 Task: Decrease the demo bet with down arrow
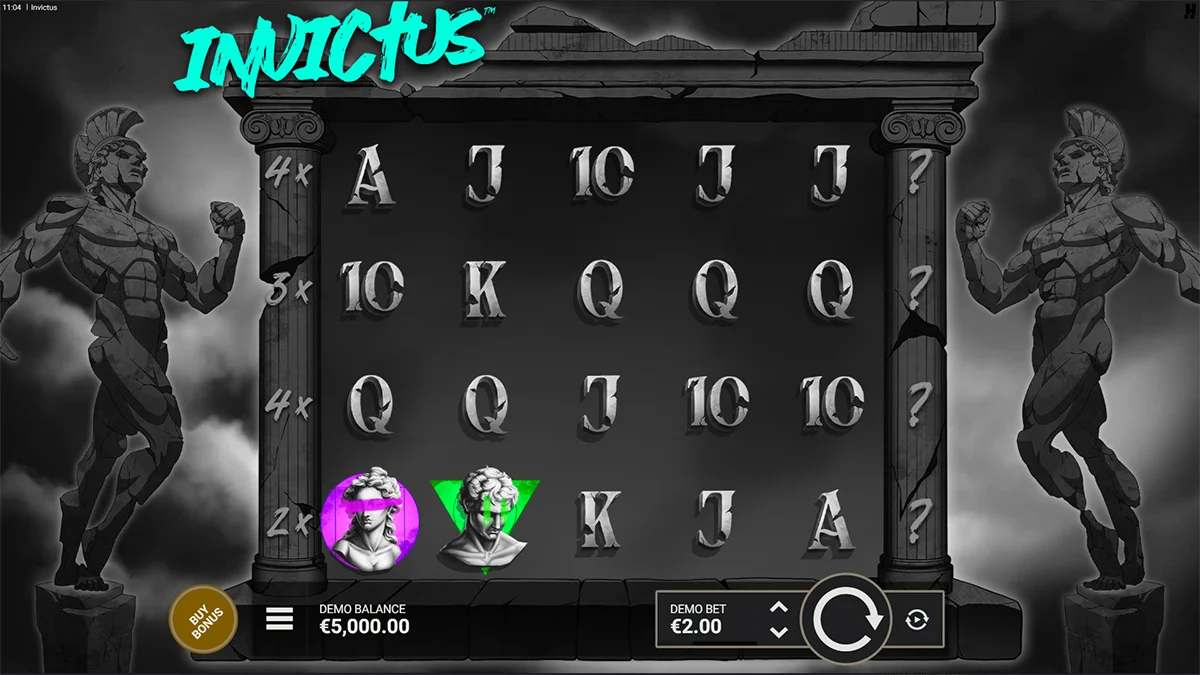780,632
